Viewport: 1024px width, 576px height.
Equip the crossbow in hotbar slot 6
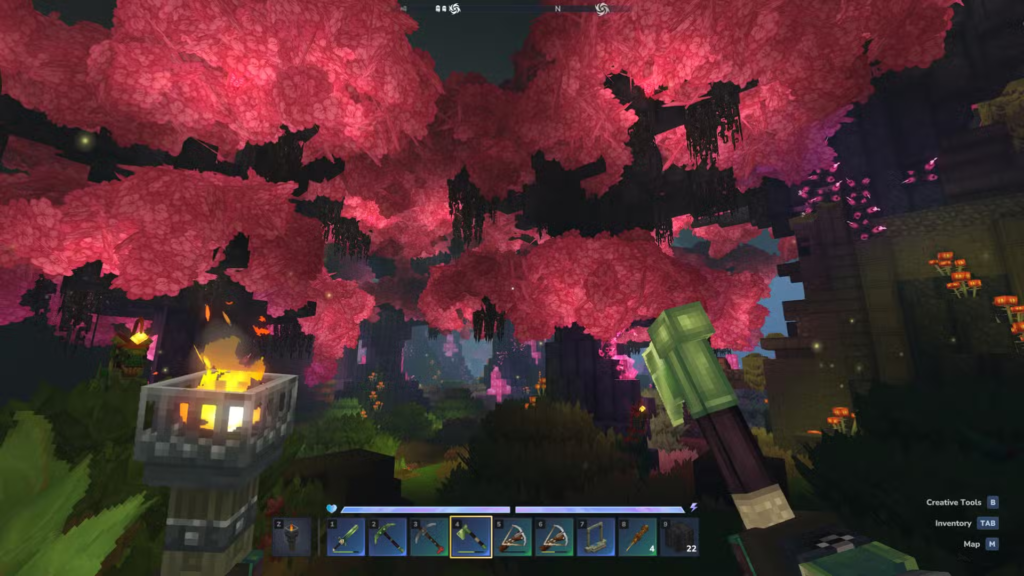point(554,537)
